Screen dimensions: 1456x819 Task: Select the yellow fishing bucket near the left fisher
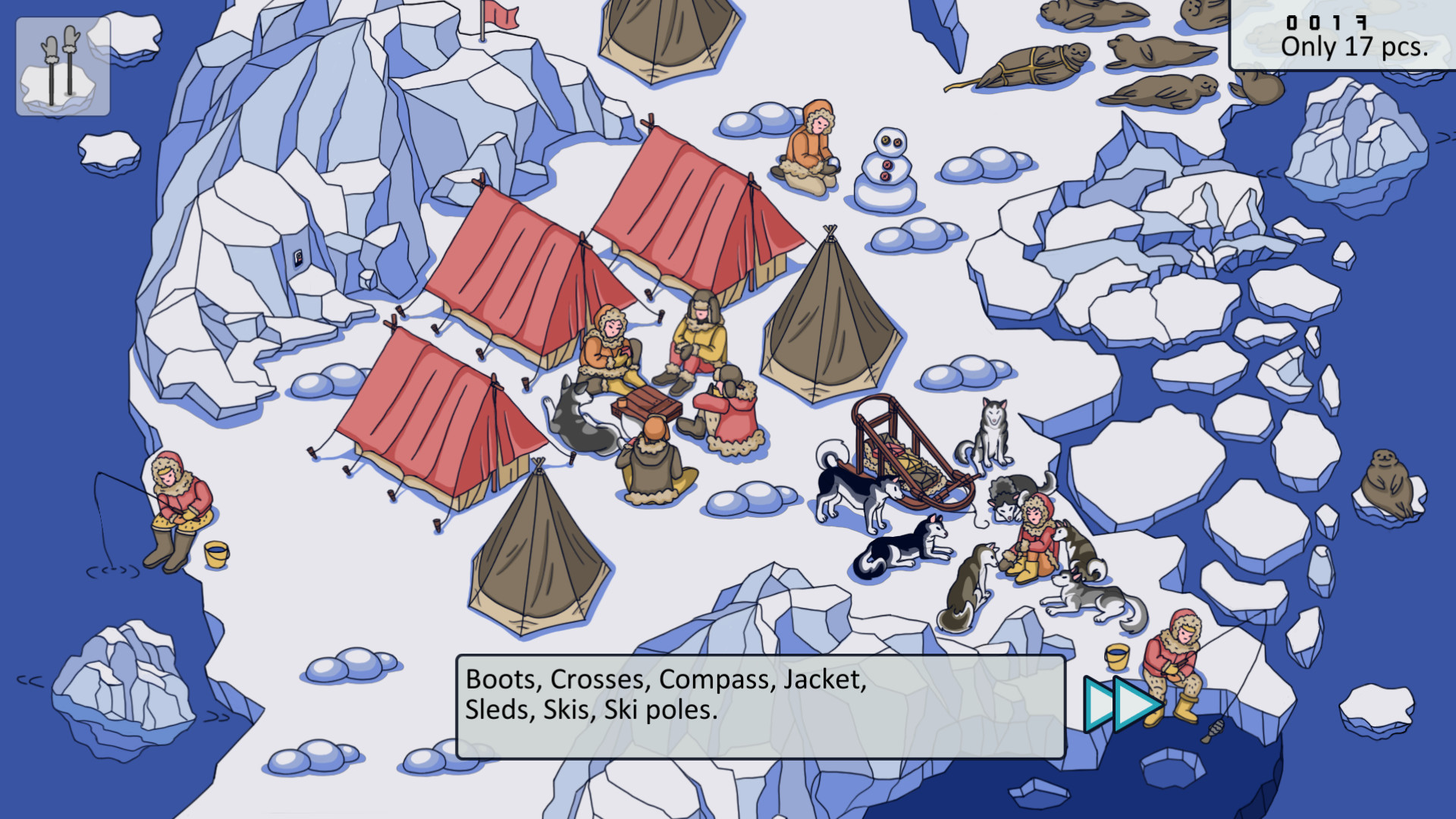[216, 555]
